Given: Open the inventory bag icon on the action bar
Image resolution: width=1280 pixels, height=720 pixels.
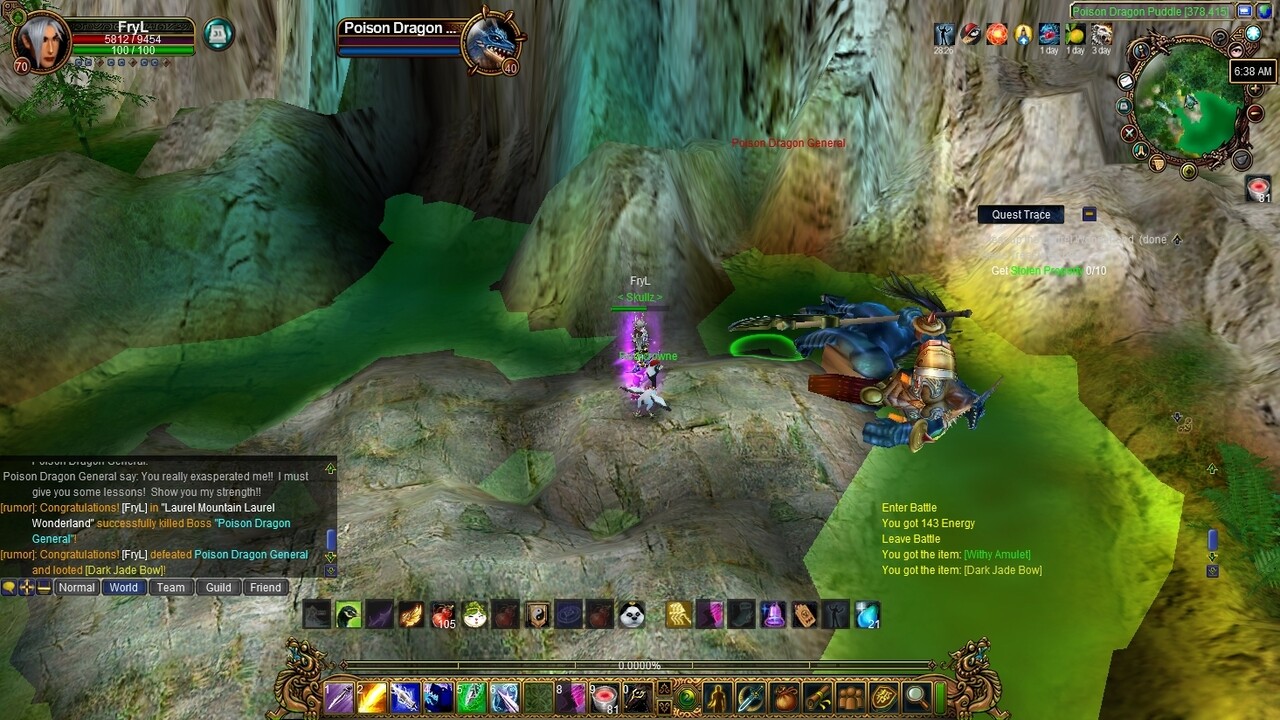Looking at the screenshot, I should pos(785,697).
